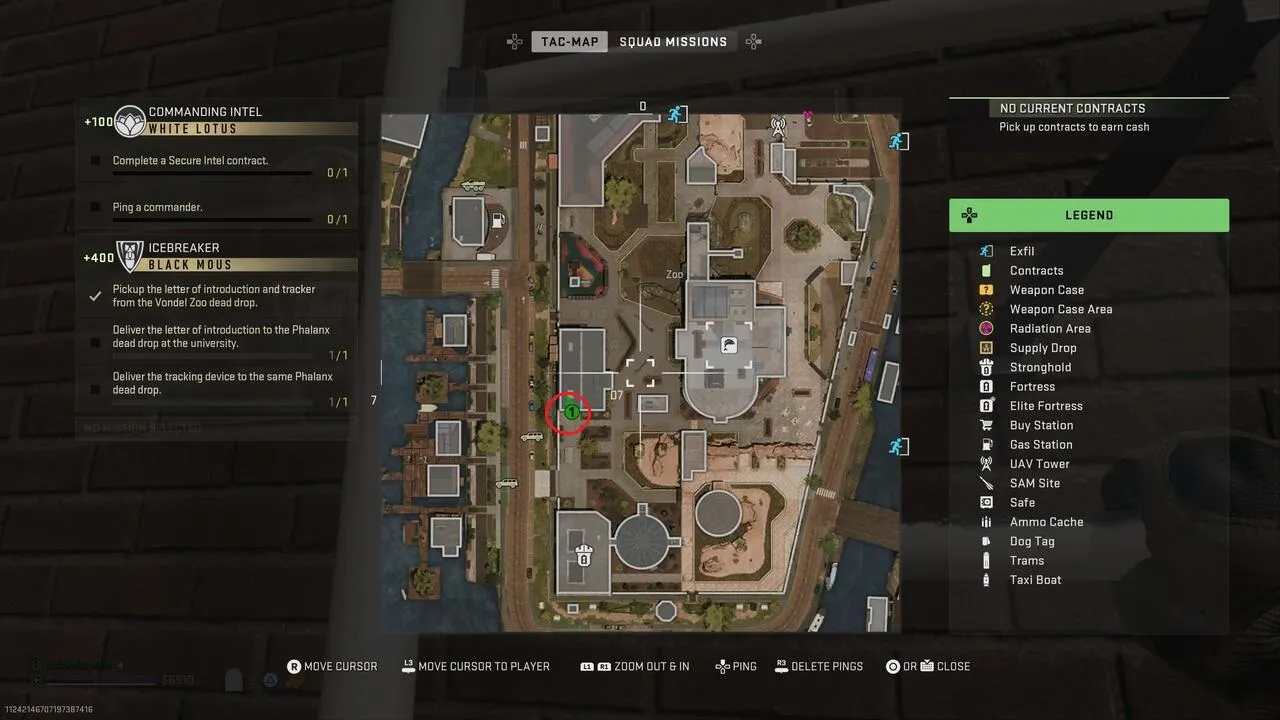This screenshot has height=720, width=1280.
Task: Click the completed checkmark on the Vondel Zoo objective
Action: tap(96, 295)
